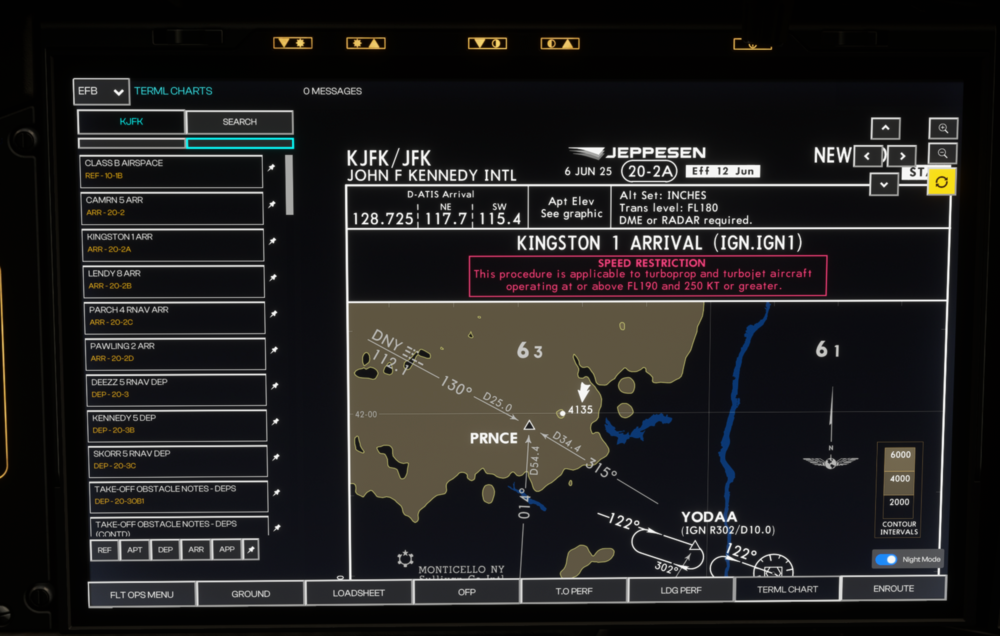Open the LDG PERF page
1000x636 pixels.
click(680, 591)
